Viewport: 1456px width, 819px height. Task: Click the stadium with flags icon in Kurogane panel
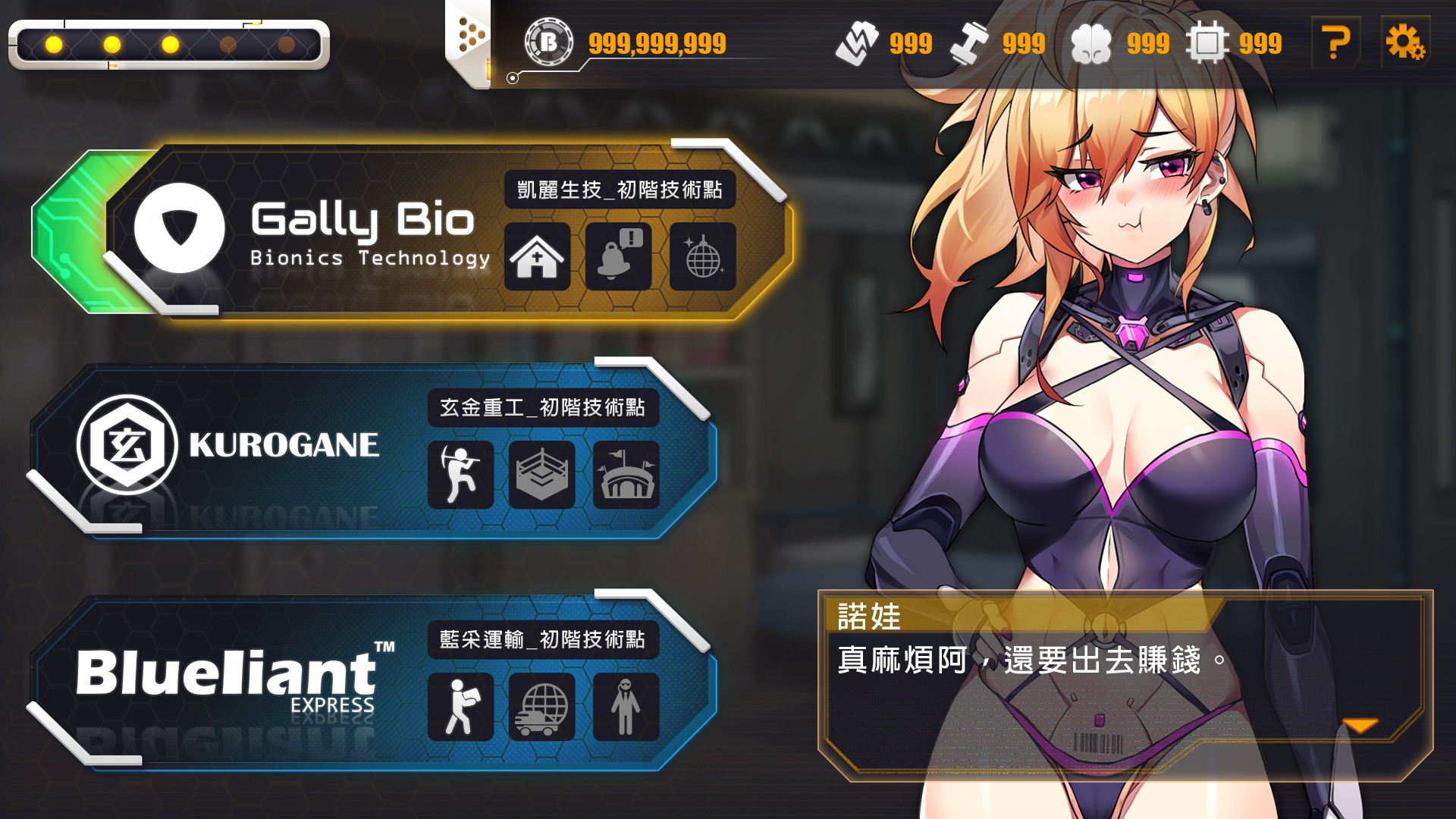(x=626, y=475)
